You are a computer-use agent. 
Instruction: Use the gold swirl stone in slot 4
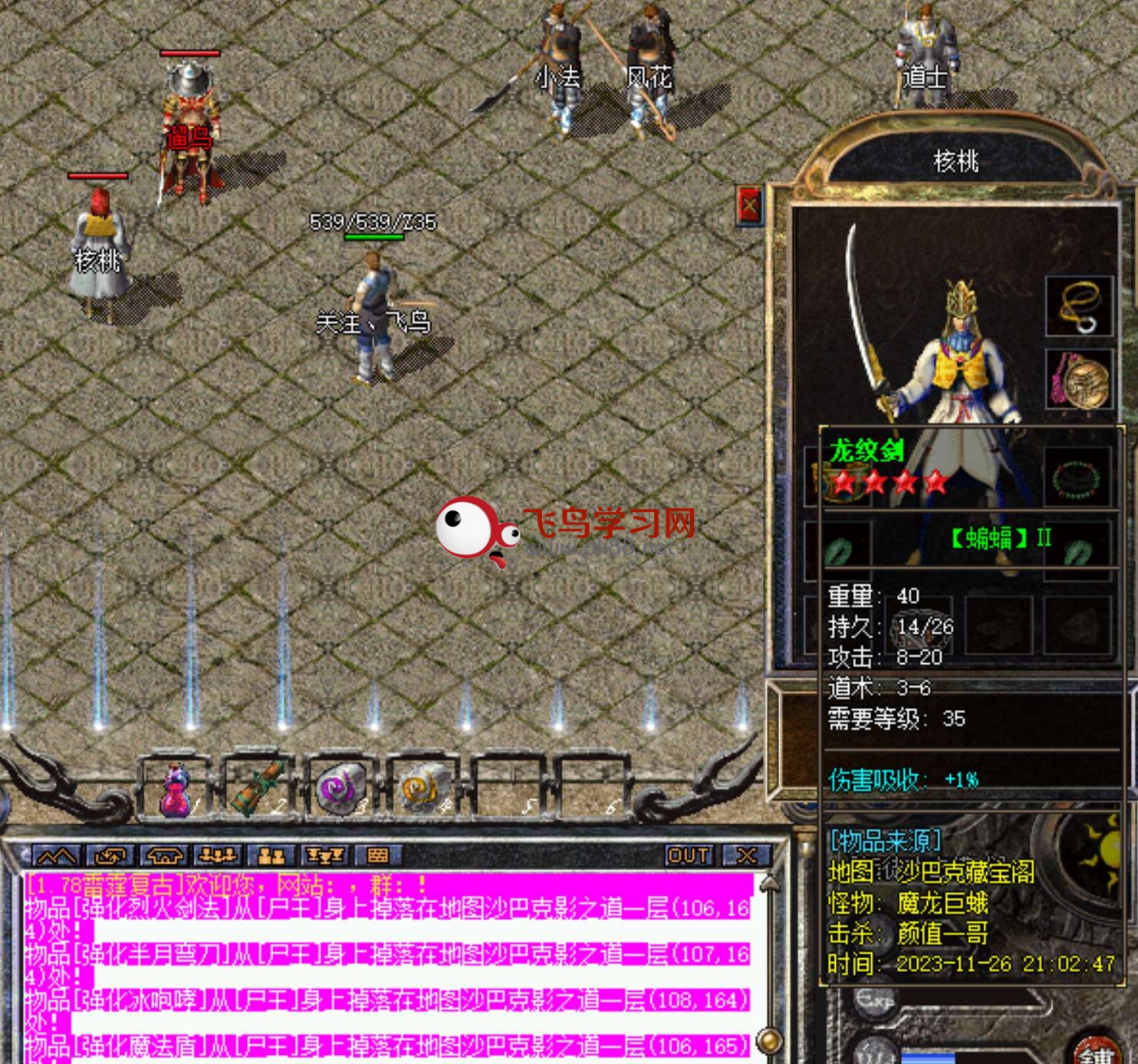coord(423,789)
